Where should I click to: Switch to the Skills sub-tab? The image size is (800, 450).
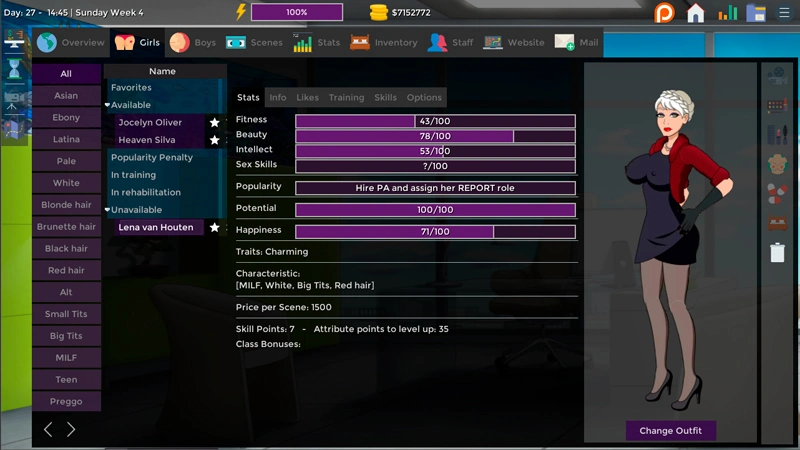[x=385, y=98]
